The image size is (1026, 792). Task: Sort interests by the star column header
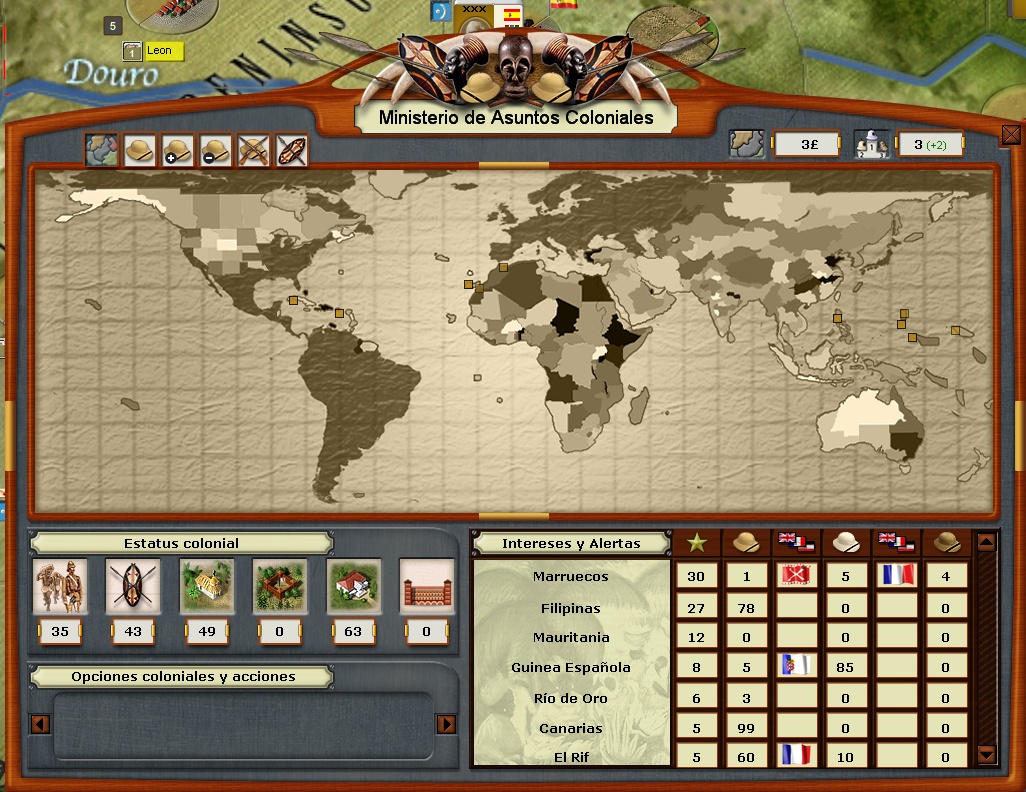[696, 543]
